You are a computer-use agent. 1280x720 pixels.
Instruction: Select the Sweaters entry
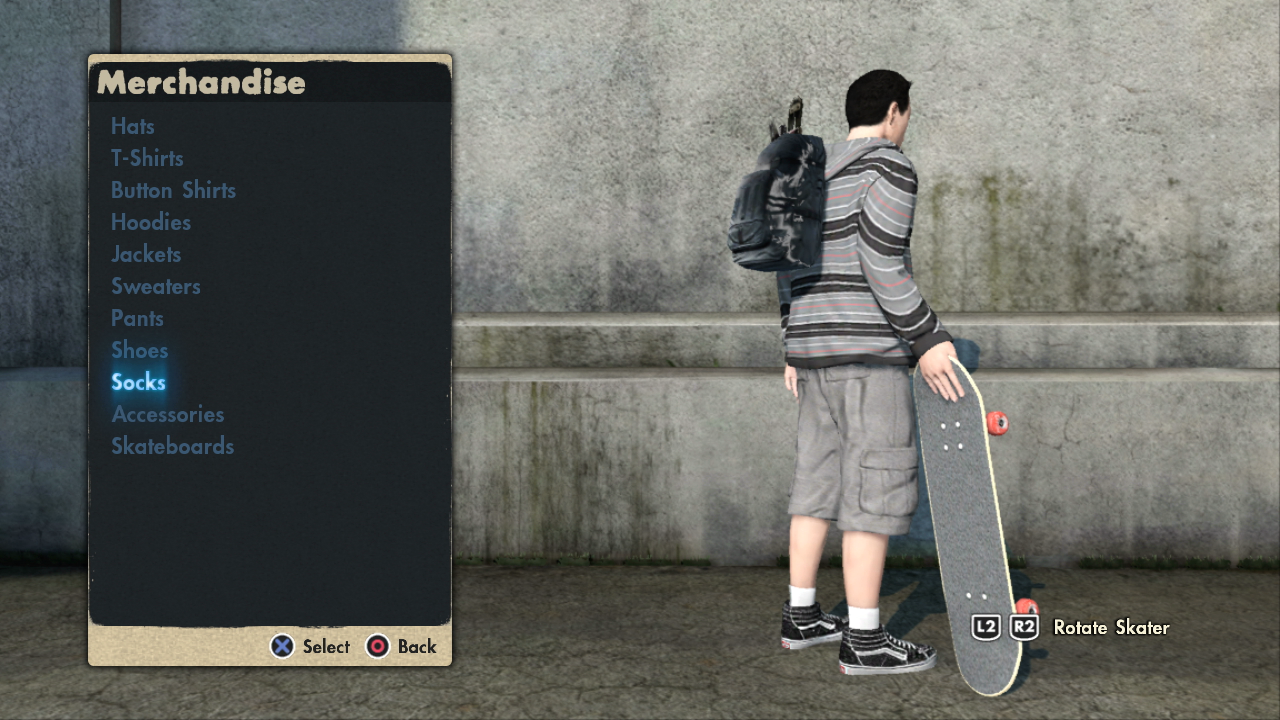pos(156,286)
